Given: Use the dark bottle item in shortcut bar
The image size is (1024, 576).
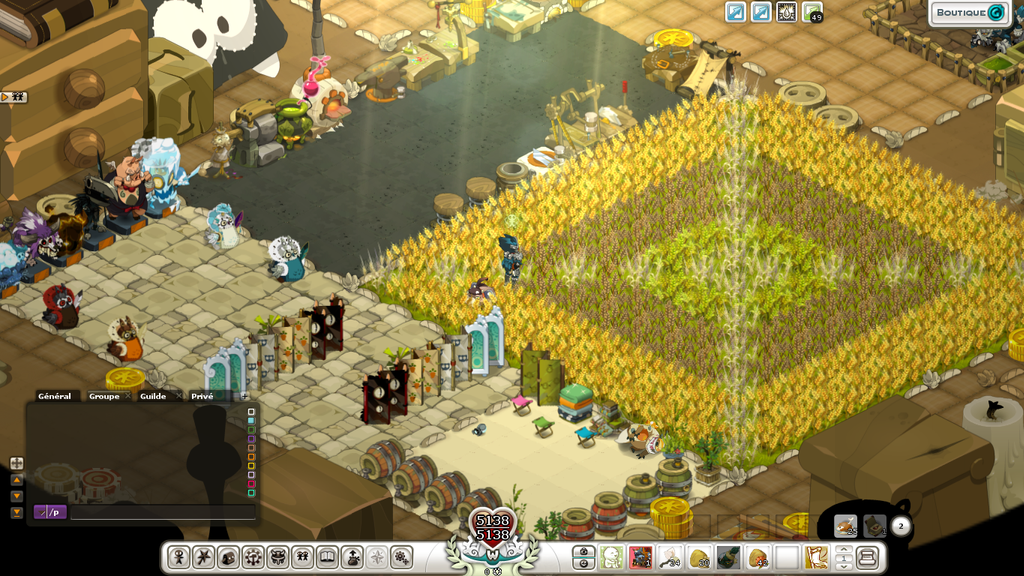Looking at the screenshot, I should 728,557.
